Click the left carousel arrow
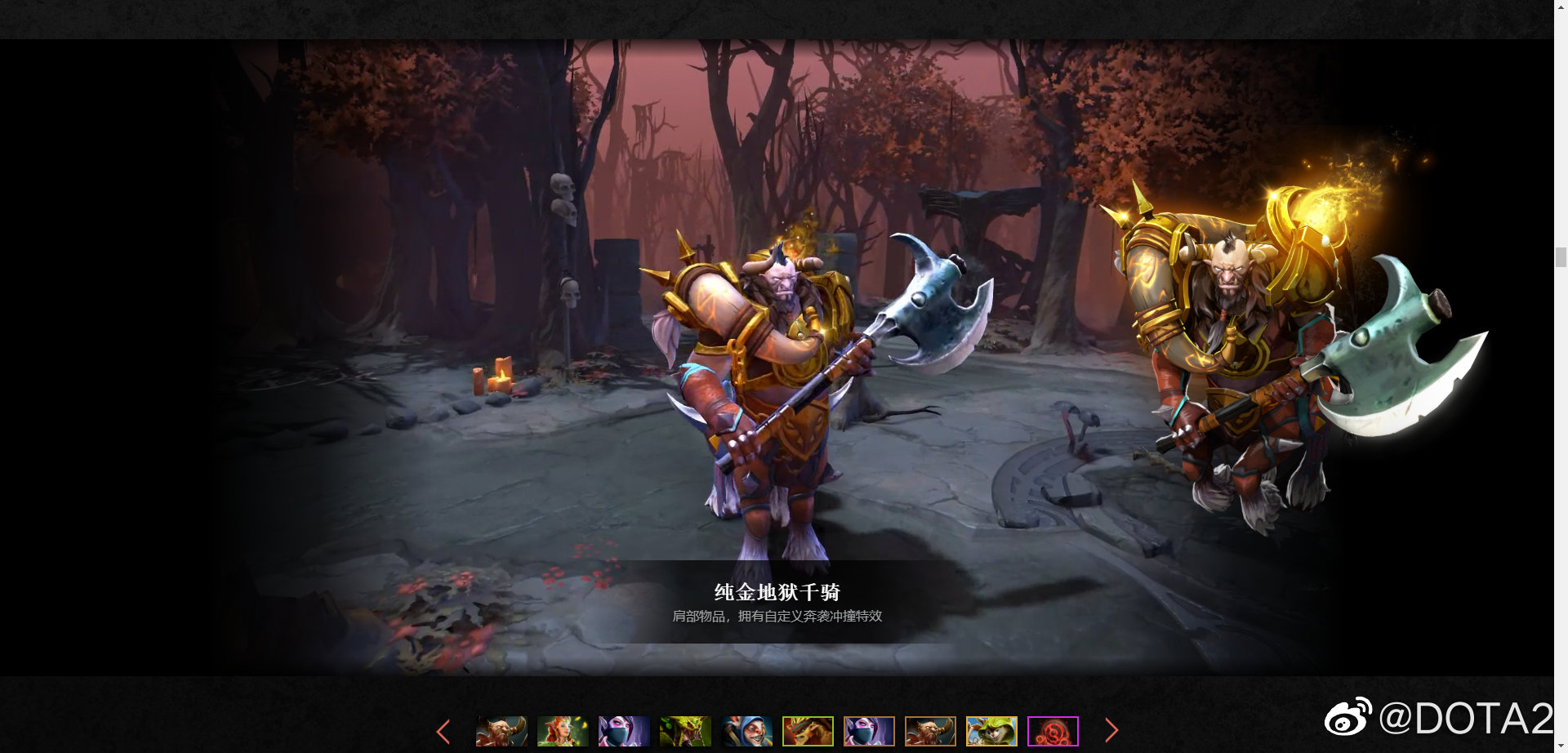This screenshot has height=753, width=1568. click(443, 731)
